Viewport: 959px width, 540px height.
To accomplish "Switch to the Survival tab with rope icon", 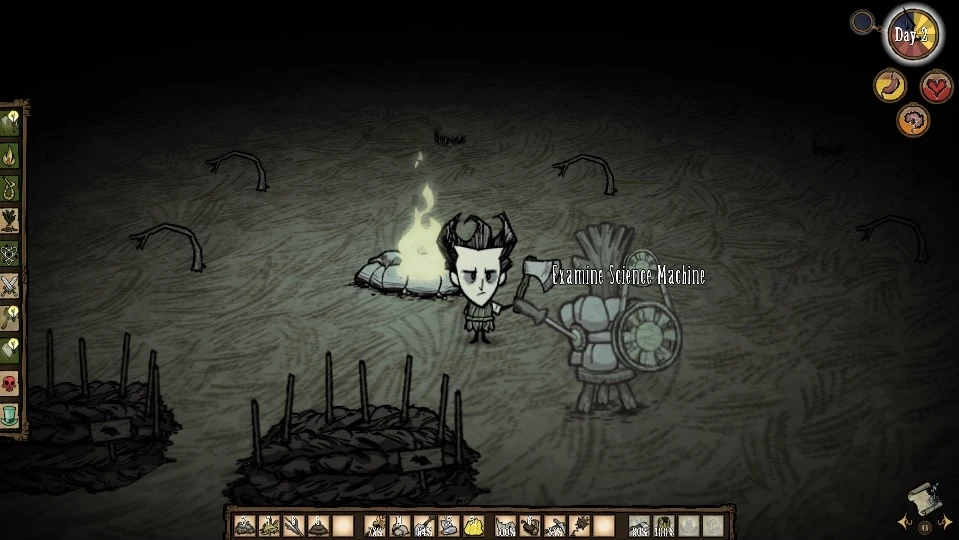I will point(10,188).
